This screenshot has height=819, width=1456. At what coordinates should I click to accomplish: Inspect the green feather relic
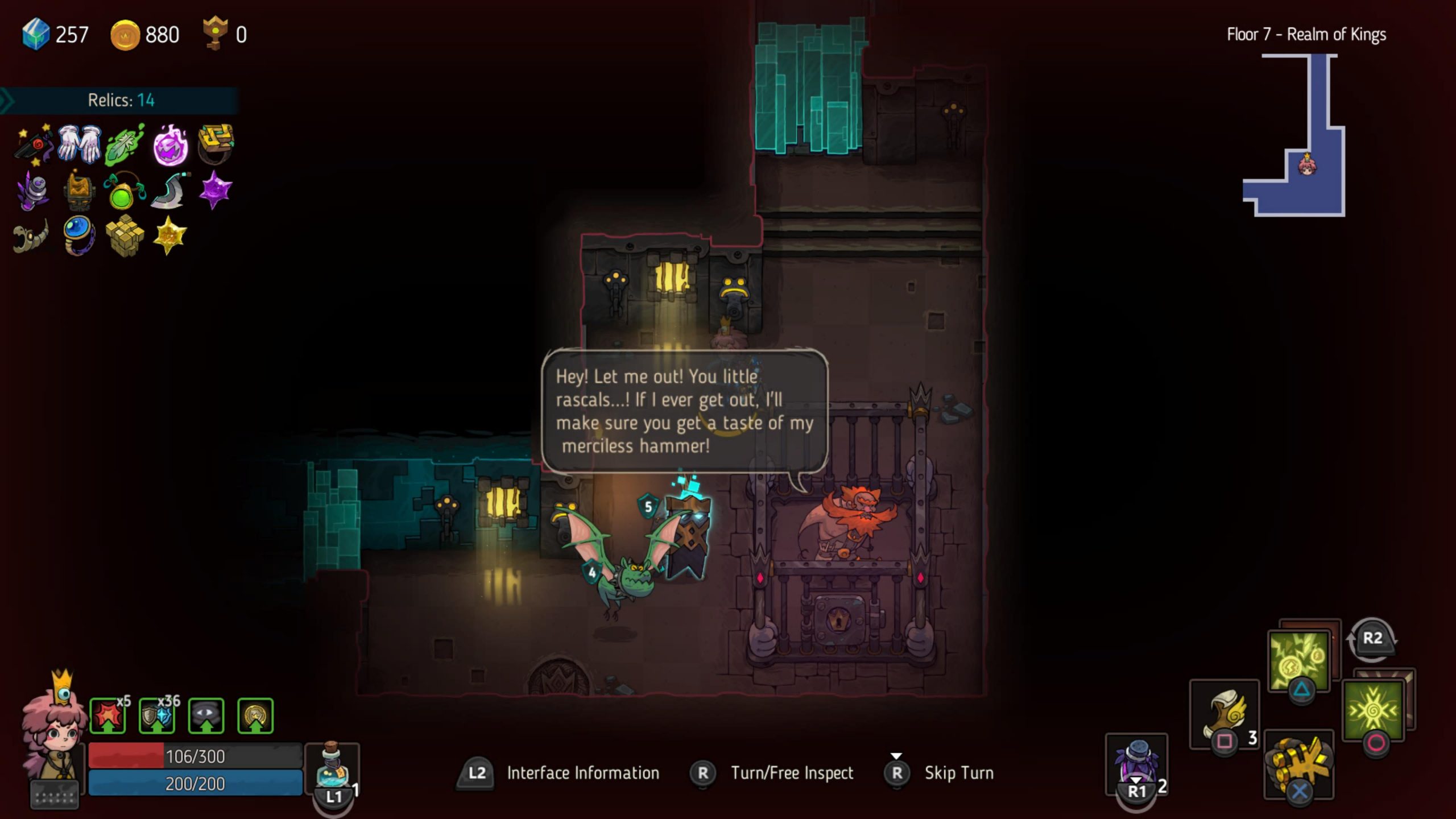[x=124, y=144]
